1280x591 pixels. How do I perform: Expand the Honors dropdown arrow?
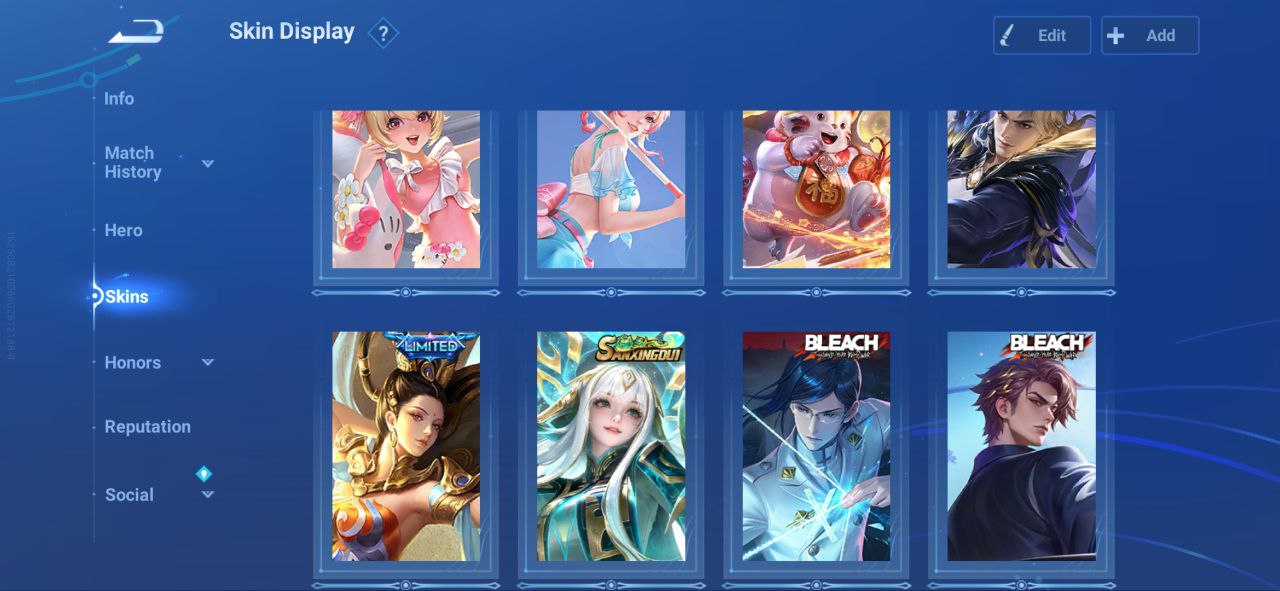(208, 362)
